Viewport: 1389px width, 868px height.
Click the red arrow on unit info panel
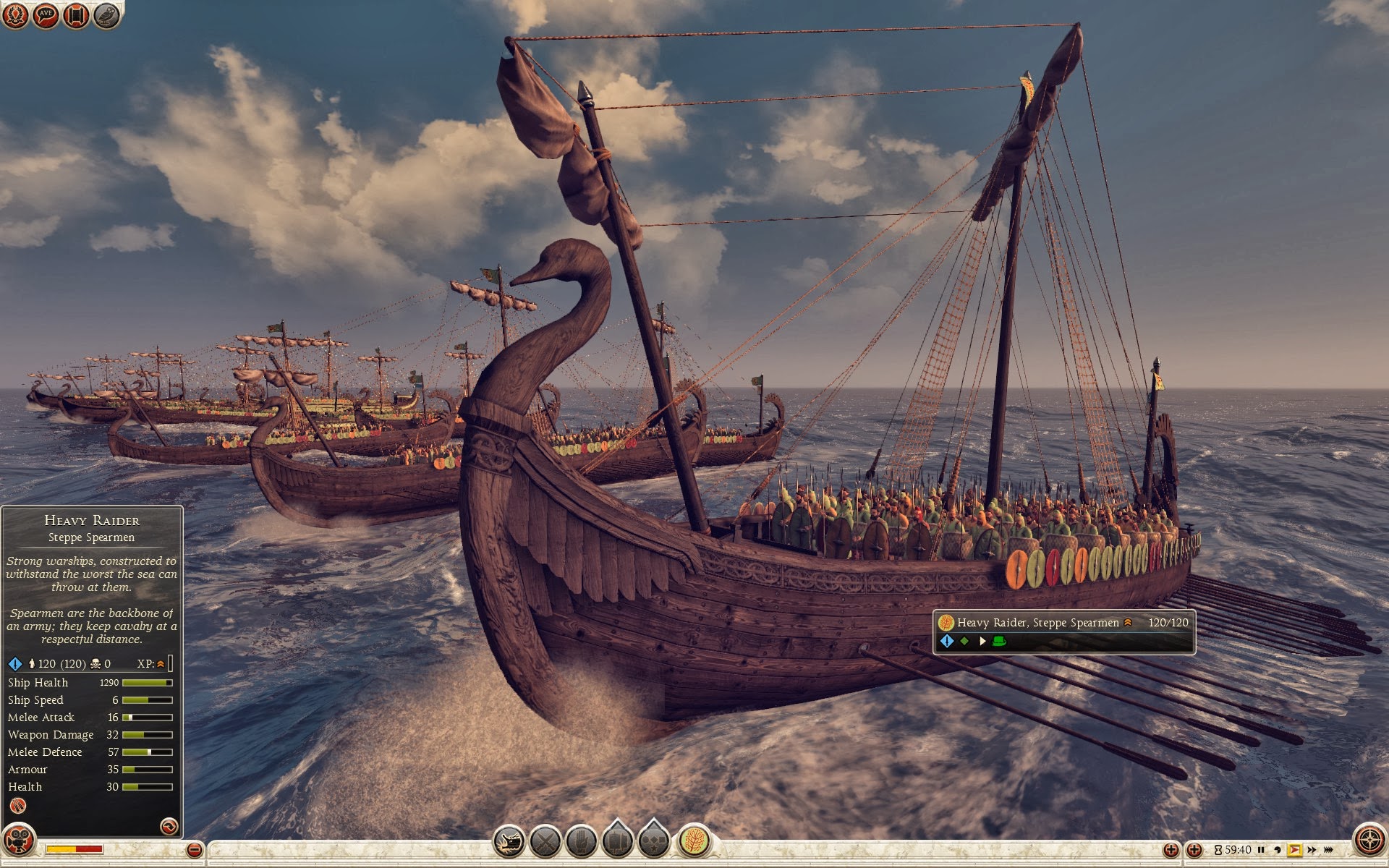pyautogui.click(x=169, y=826)
